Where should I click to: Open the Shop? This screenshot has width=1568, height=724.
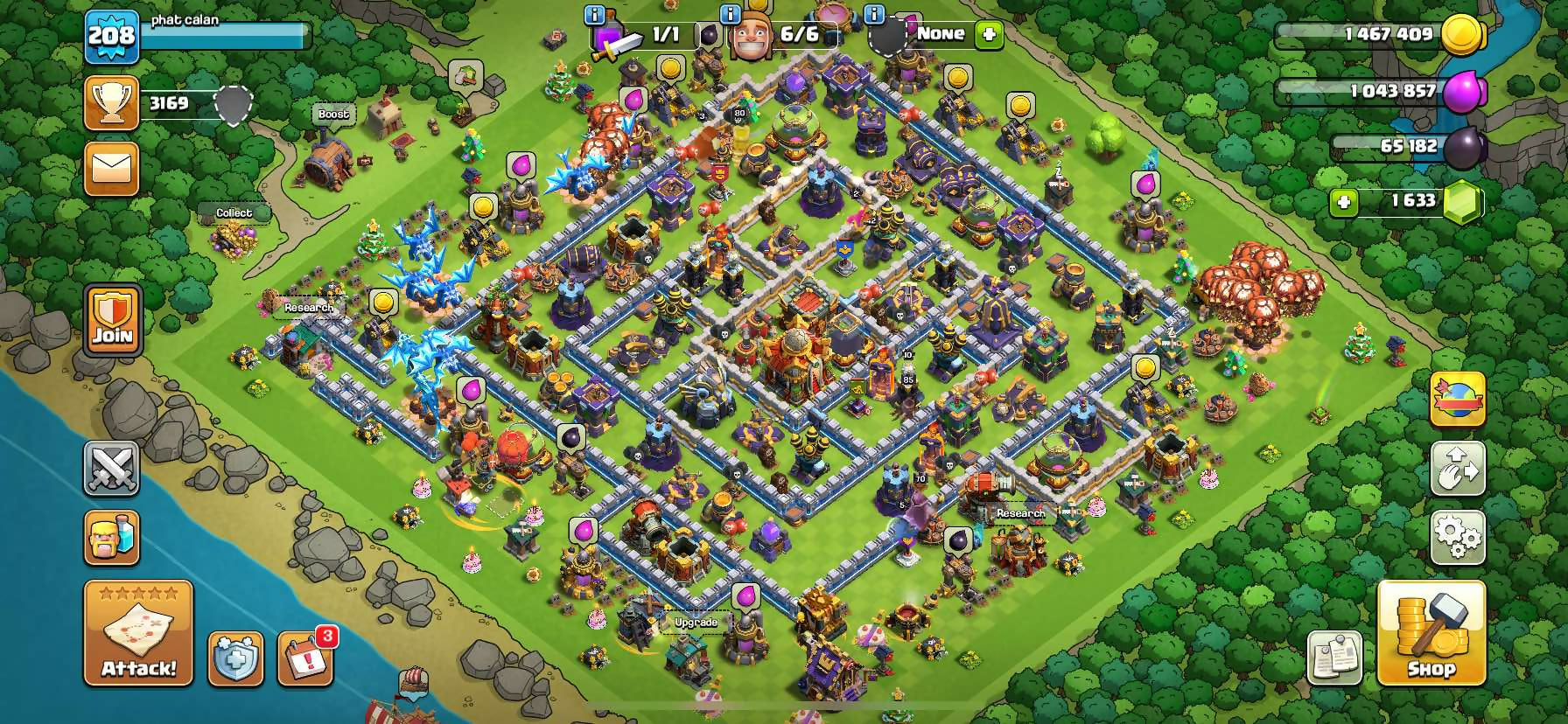(x=1431, y=633)
